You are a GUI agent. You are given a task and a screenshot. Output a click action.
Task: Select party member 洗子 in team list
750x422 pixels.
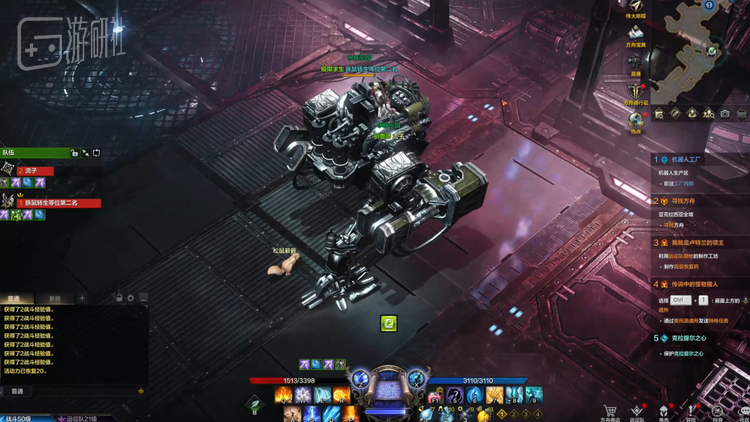tap(35, 172)
